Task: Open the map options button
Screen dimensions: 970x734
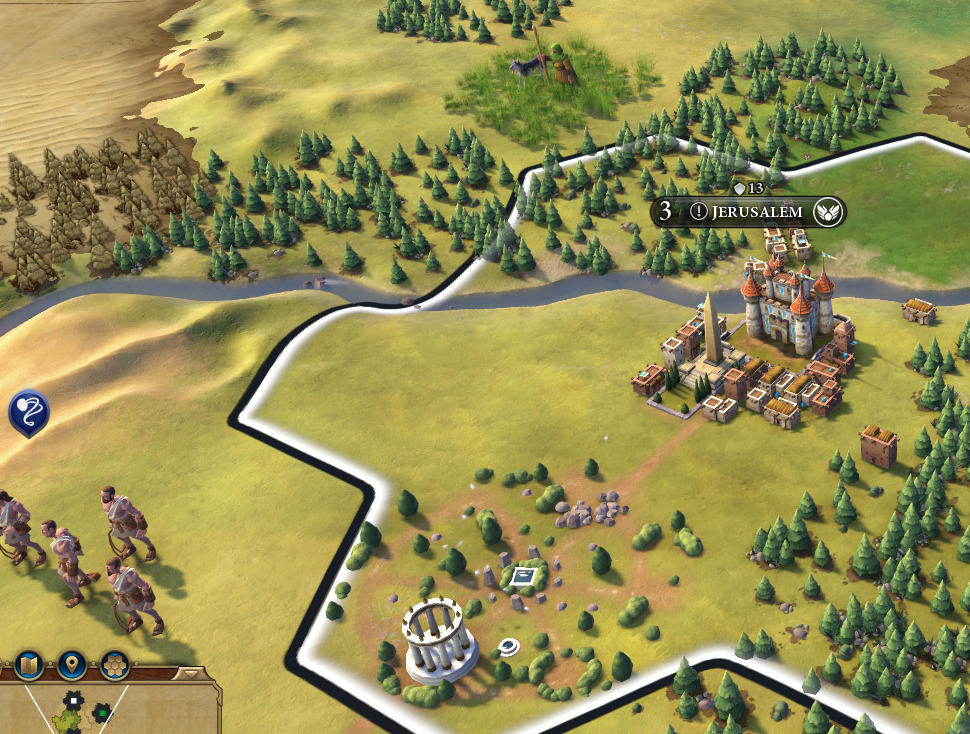Action: click(29, 665)
